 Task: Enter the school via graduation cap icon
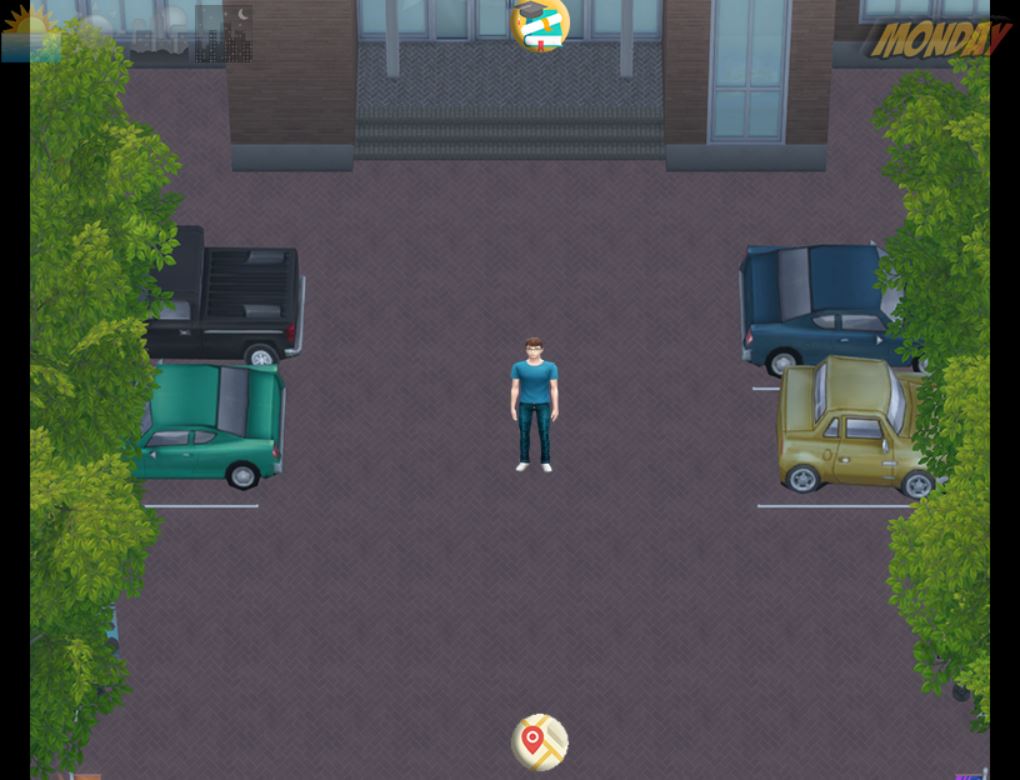click(540, 25)
